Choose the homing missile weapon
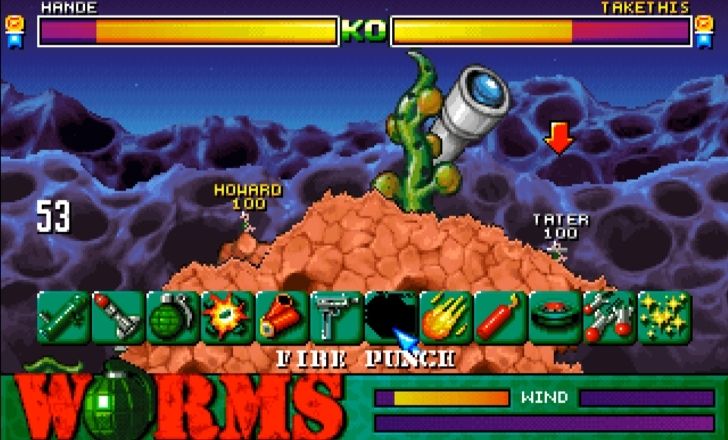Screen dimensions: 728x440 [118, 316]
